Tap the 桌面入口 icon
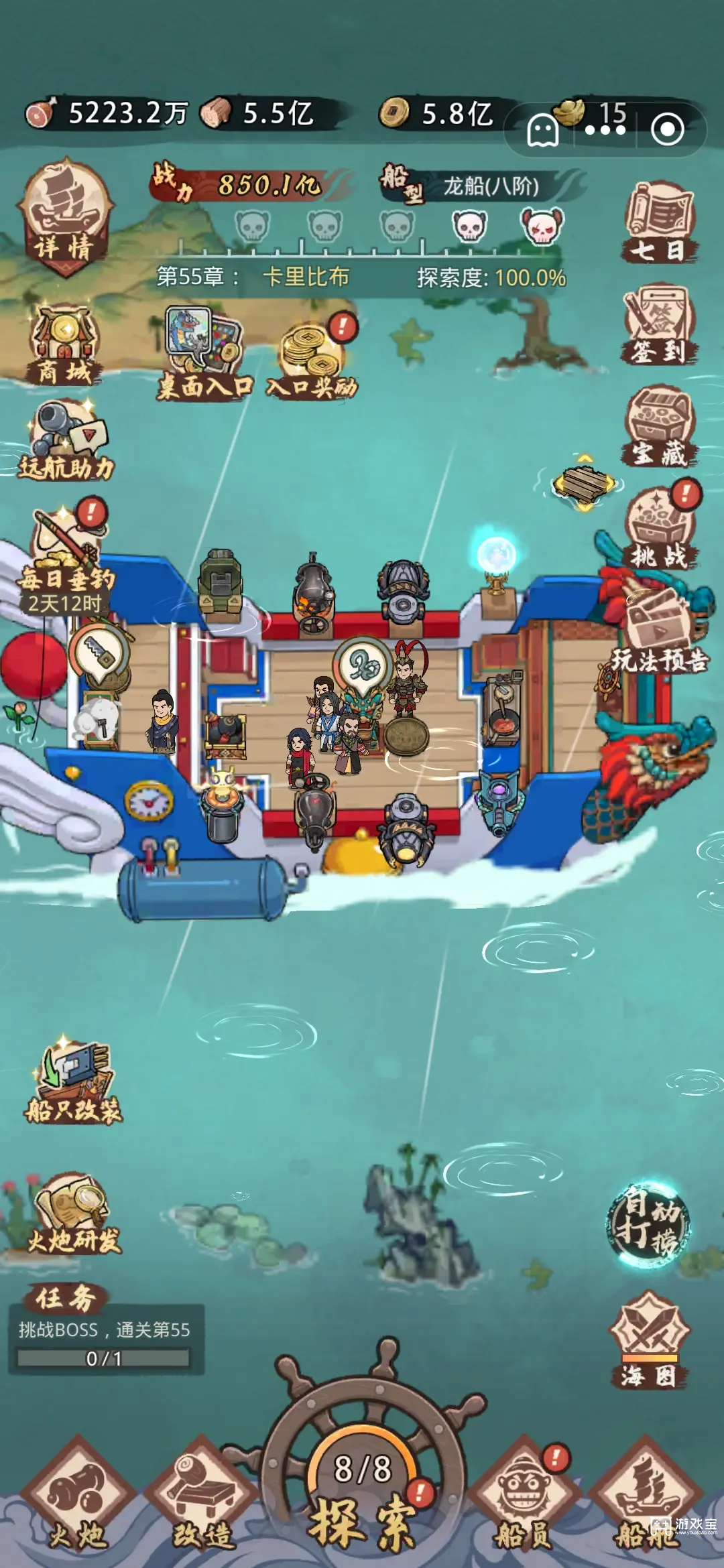Screen dimensions: 724x1568 point(204,352)
